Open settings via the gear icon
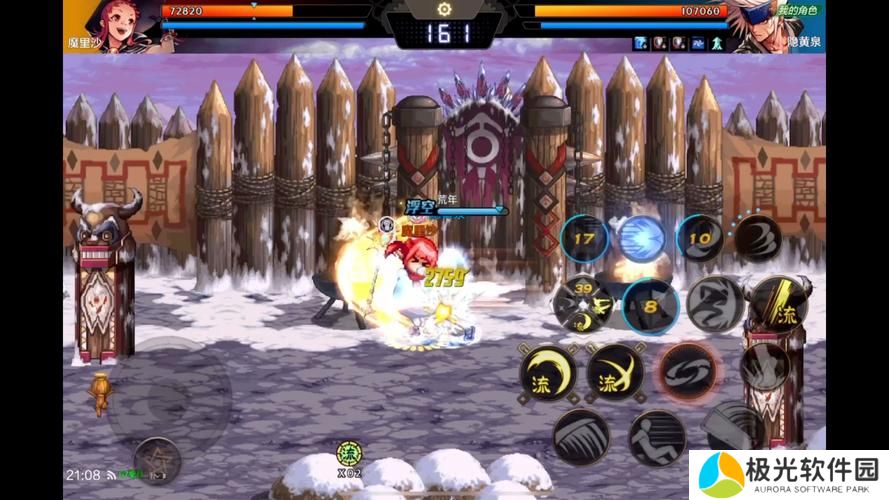 pyautogui.click(x=444, y=9)
